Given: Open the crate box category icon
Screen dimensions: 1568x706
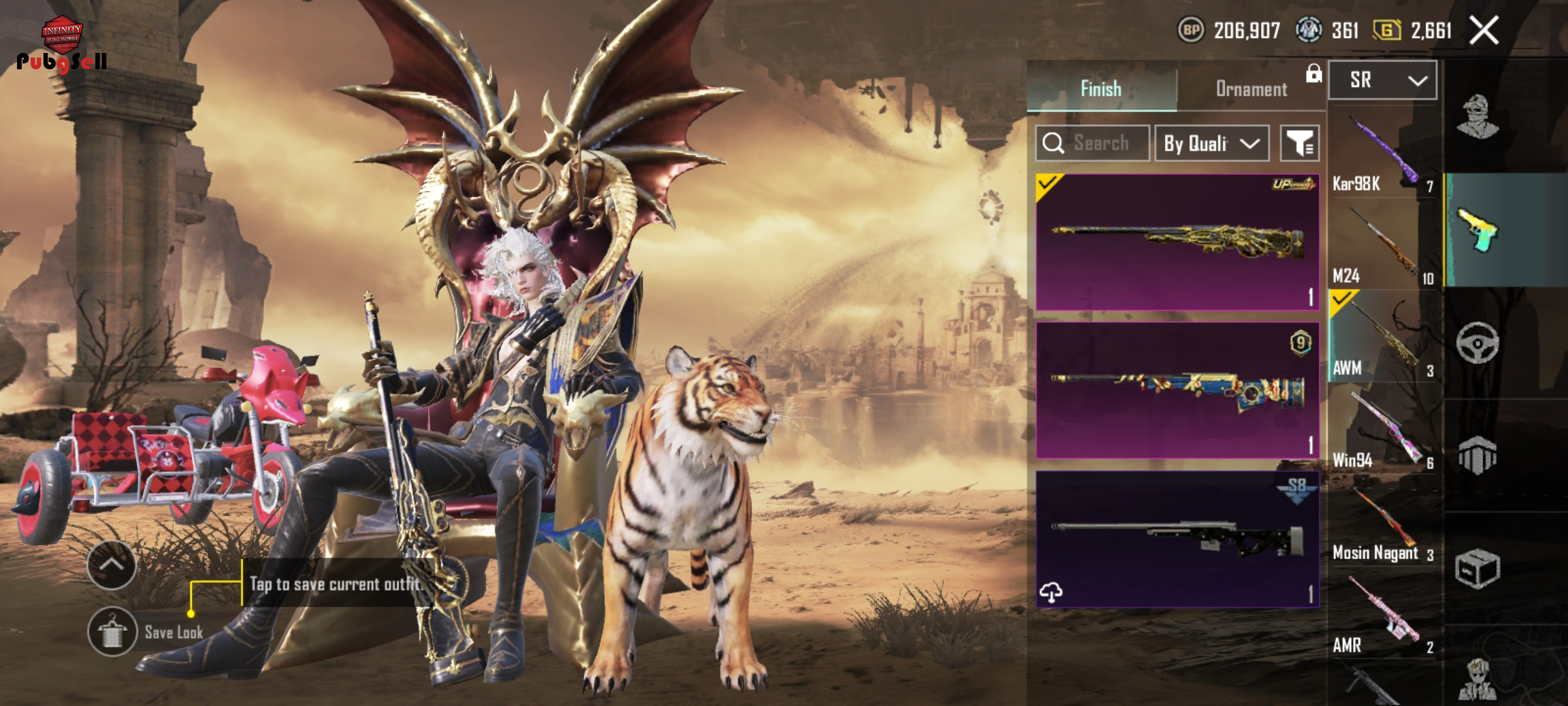Looking at the screenshot, I should 1477,567.
